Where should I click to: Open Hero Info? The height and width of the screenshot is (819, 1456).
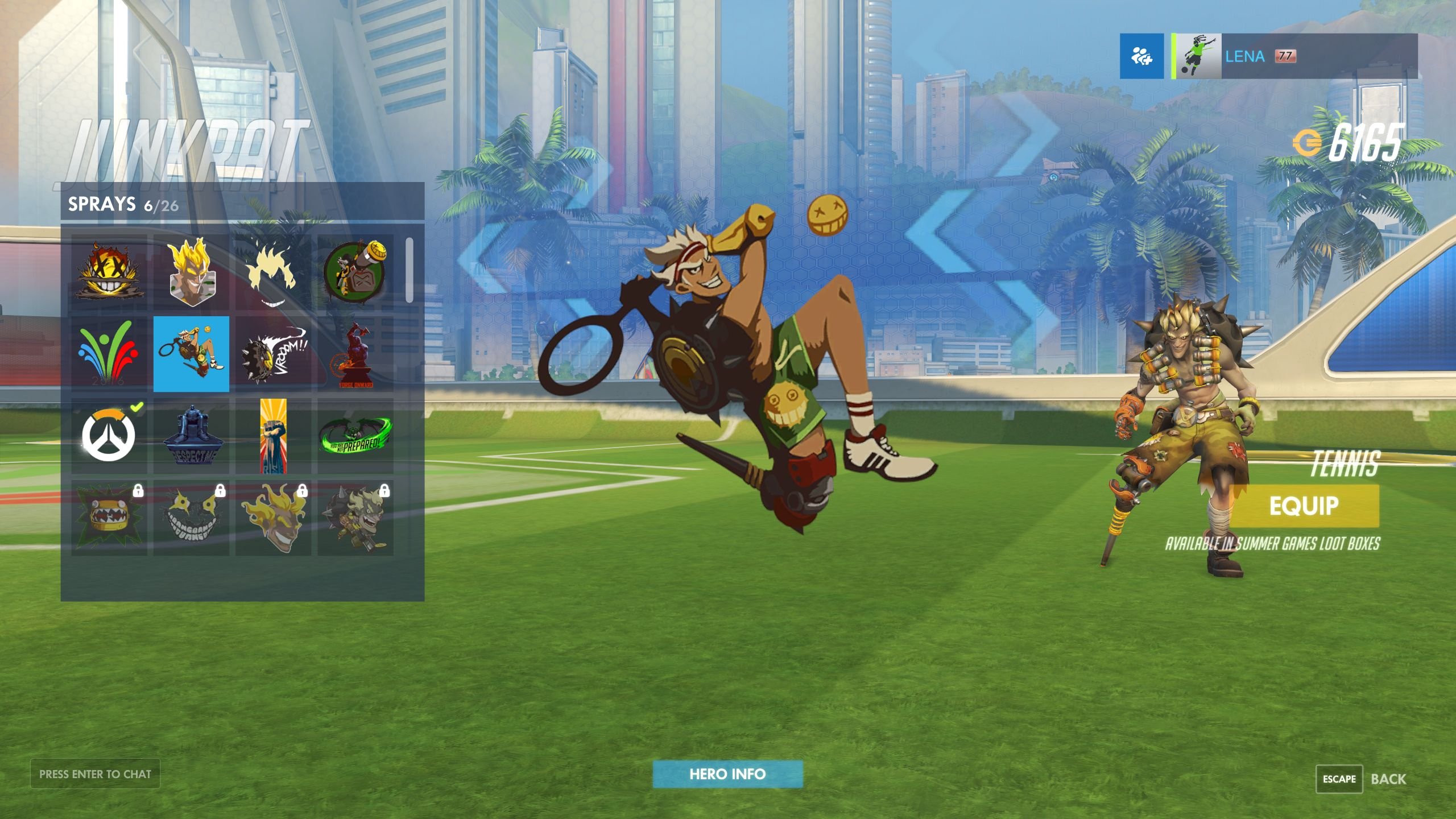pos(727,773)
